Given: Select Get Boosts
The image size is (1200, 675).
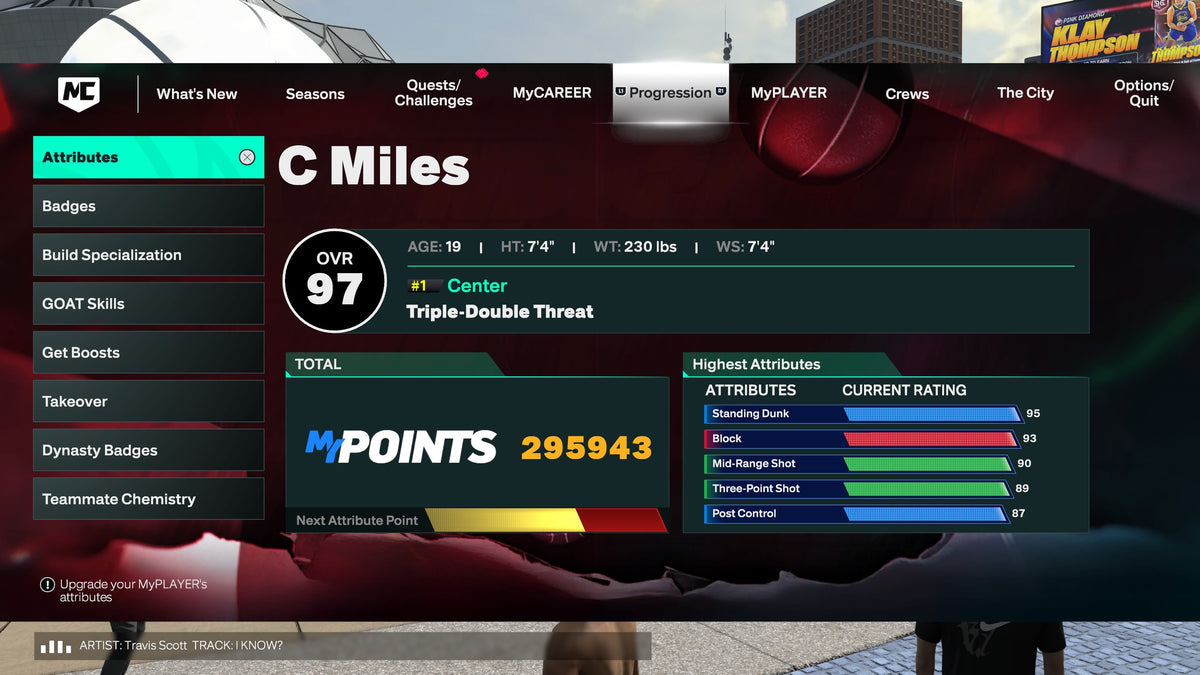Looking at the screenshot, I should click(x=148, y=353).
